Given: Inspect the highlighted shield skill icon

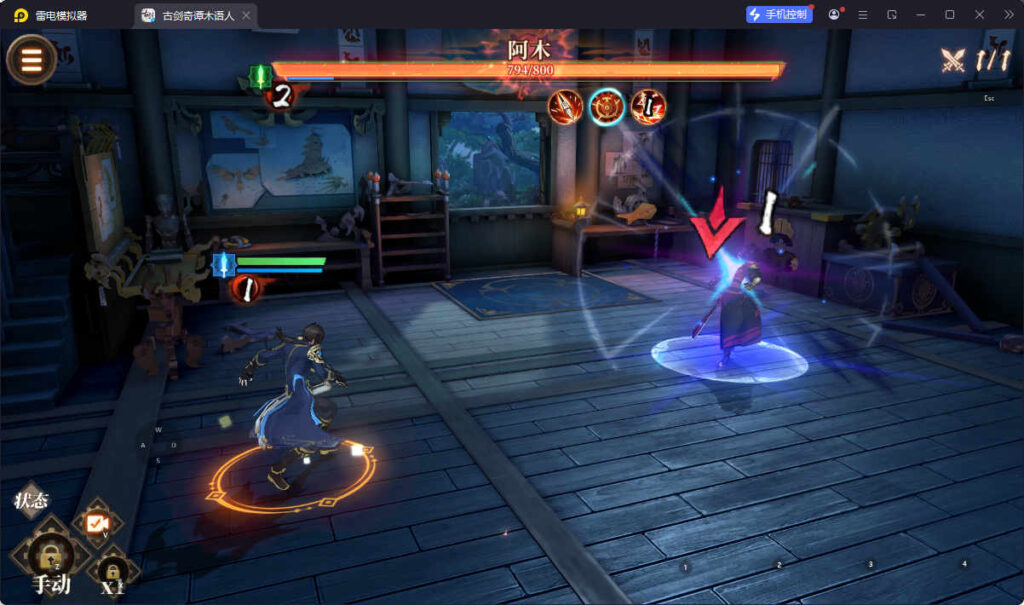Looking at the screenshot, I should 607,107.
